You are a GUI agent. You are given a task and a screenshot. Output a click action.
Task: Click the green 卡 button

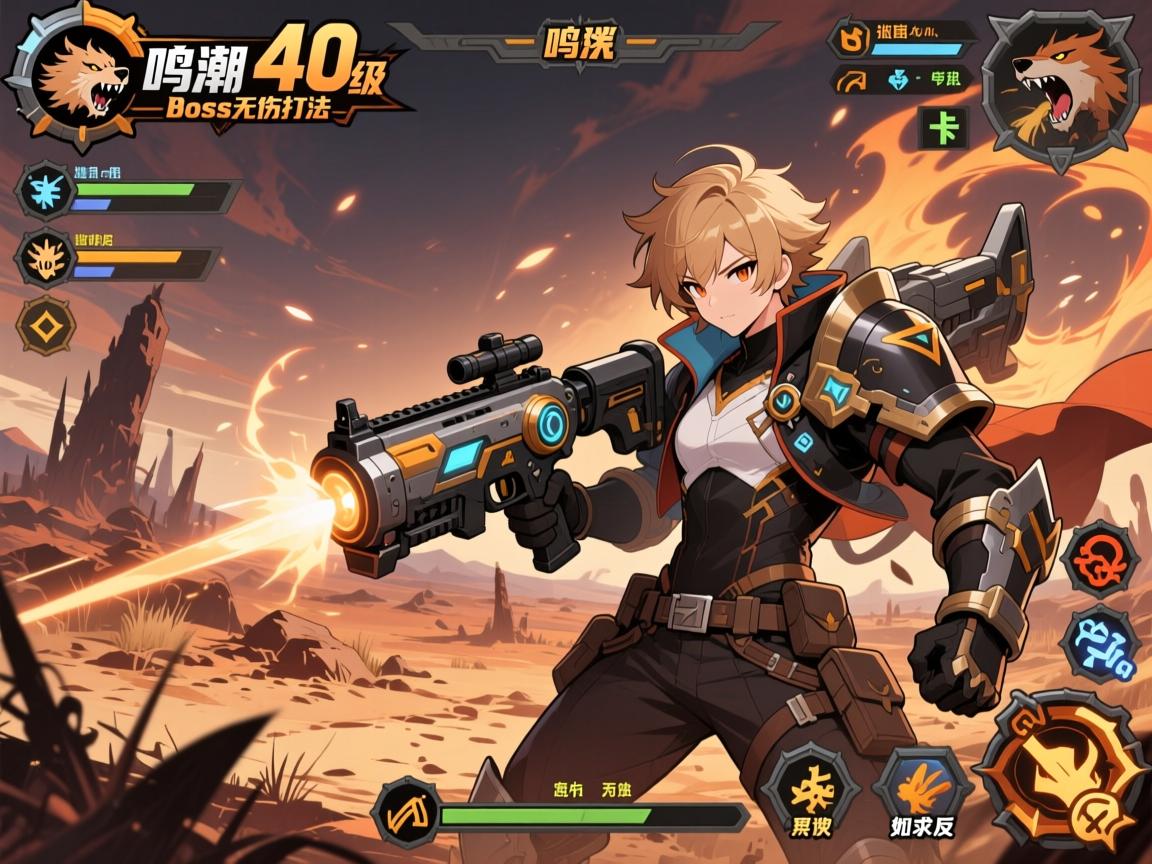point(941,128)
